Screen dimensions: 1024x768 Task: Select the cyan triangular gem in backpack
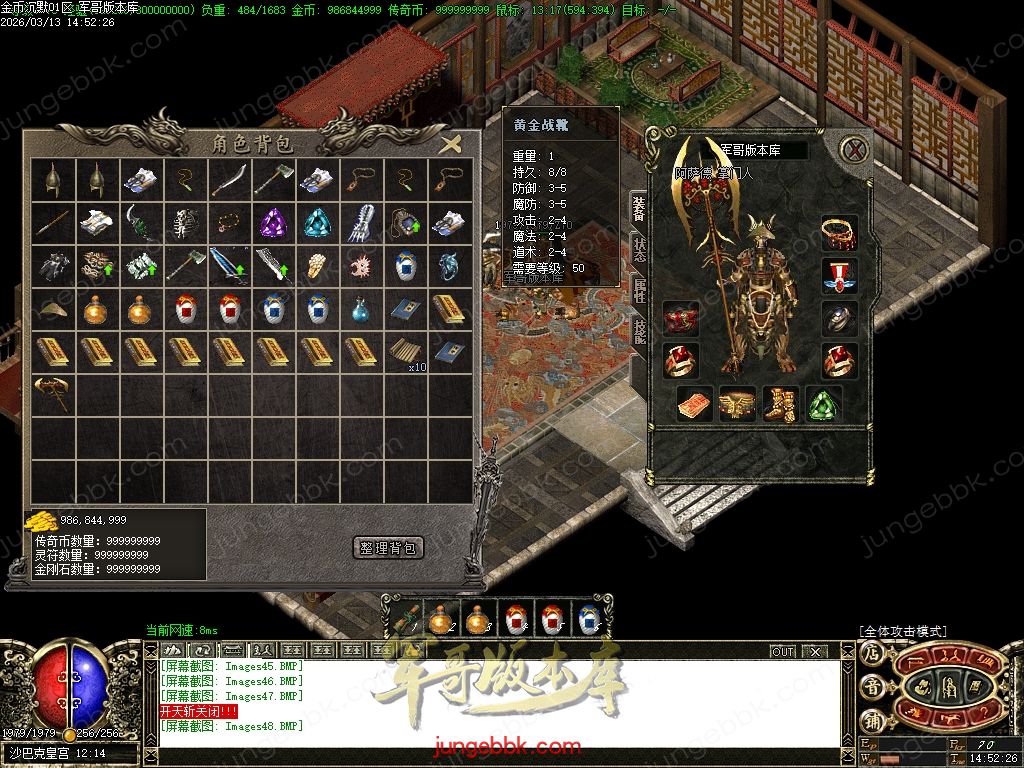(317, 223)
